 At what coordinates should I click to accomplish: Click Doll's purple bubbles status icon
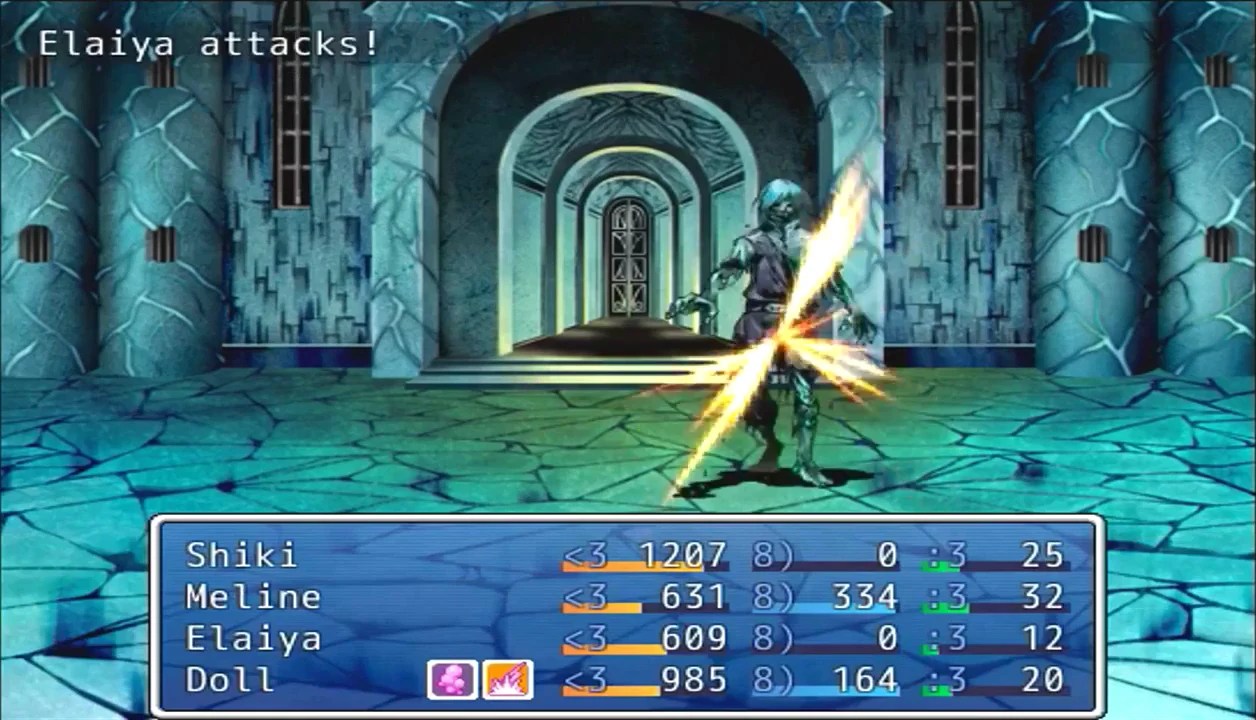pyautogui.click(x=452, y=680)
